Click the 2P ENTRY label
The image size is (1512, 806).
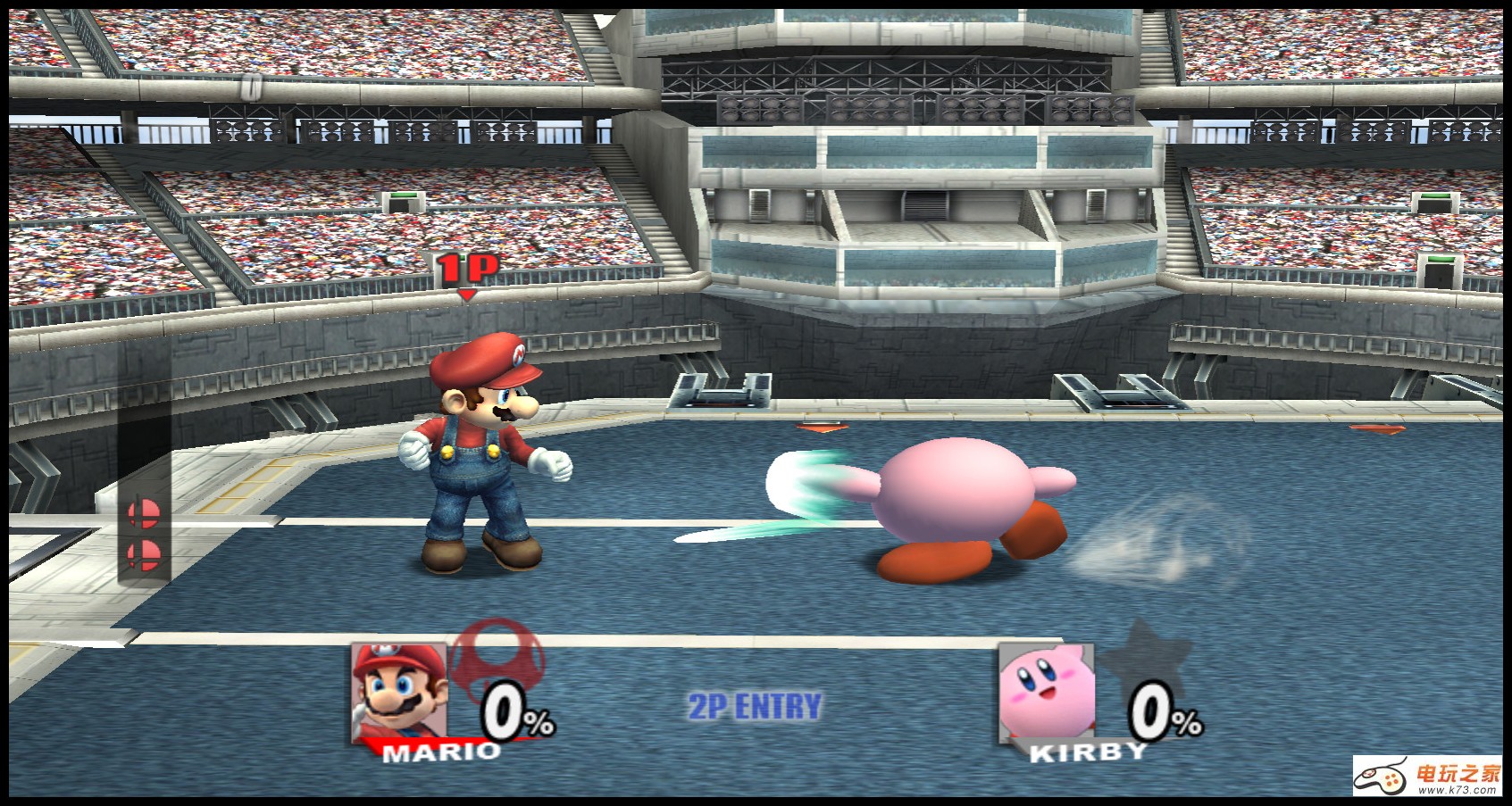point(755,707)
